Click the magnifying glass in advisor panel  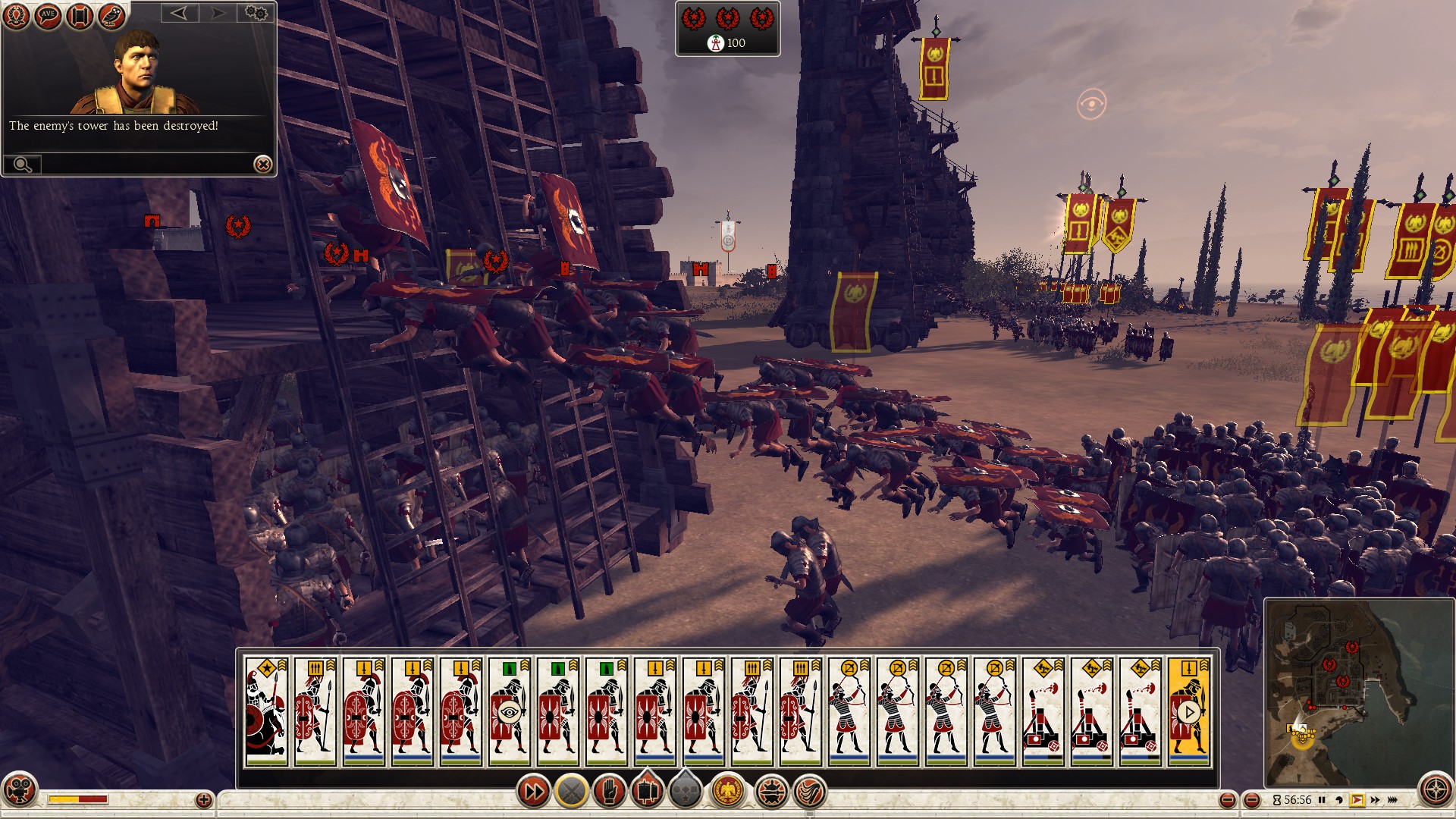(22, 164)
